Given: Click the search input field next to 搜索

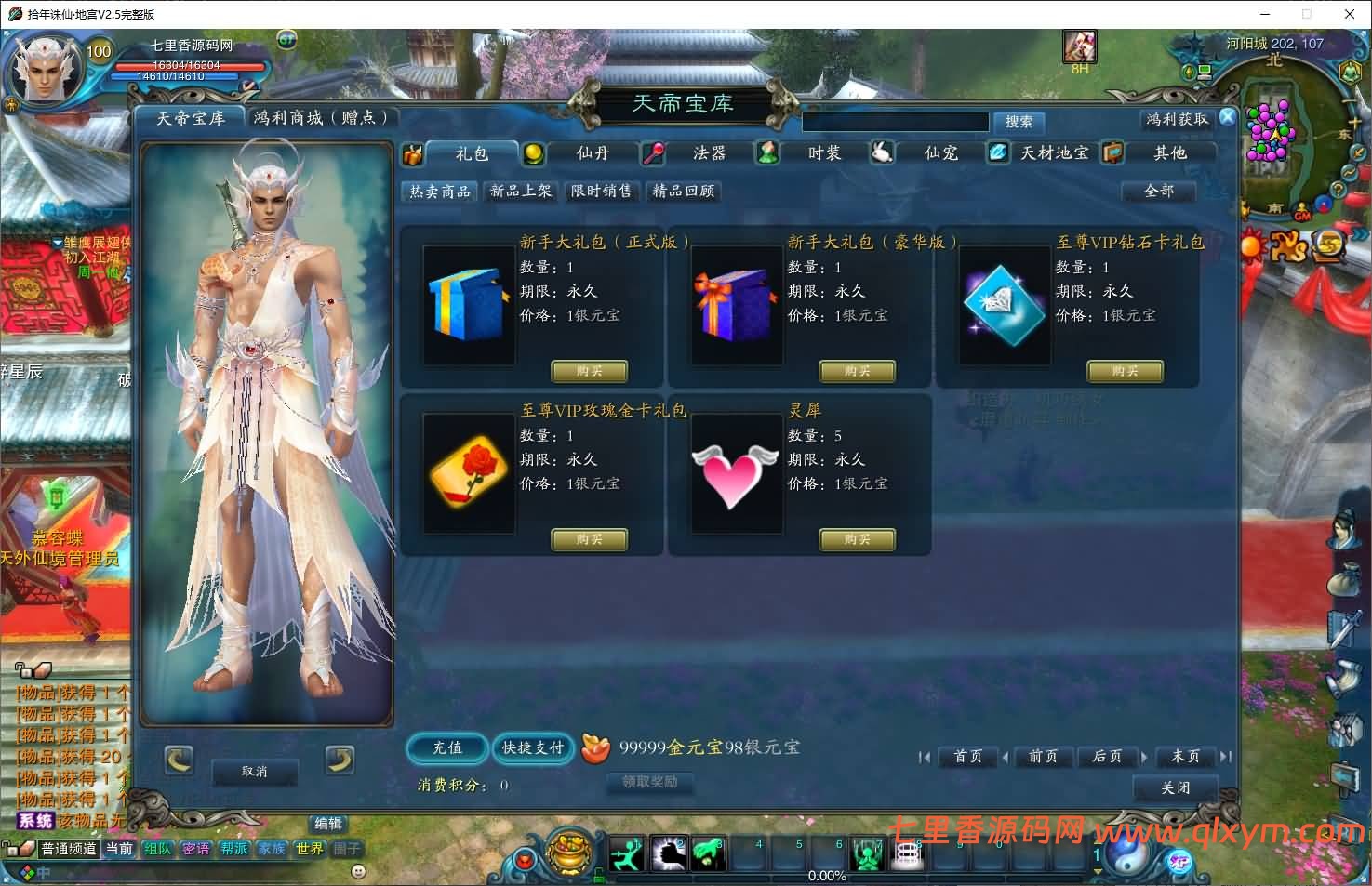Looking at the screenshot, I should tap(894, 122).
